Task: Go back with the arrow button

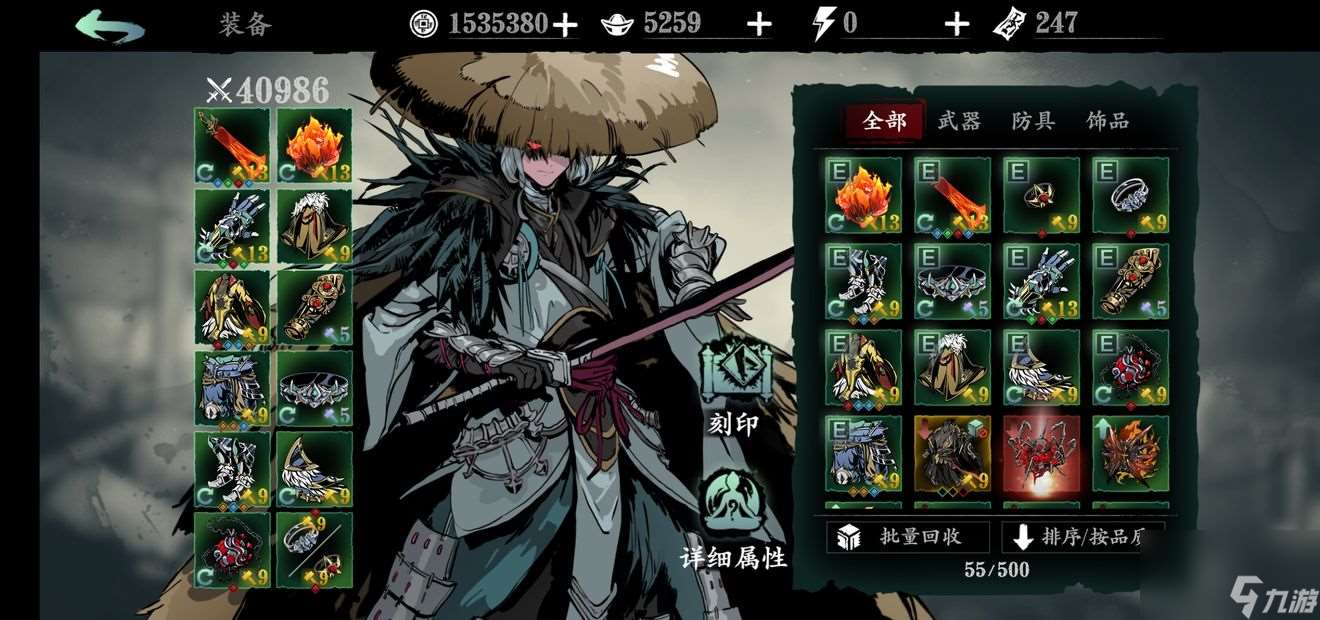Action: point(110,25)
